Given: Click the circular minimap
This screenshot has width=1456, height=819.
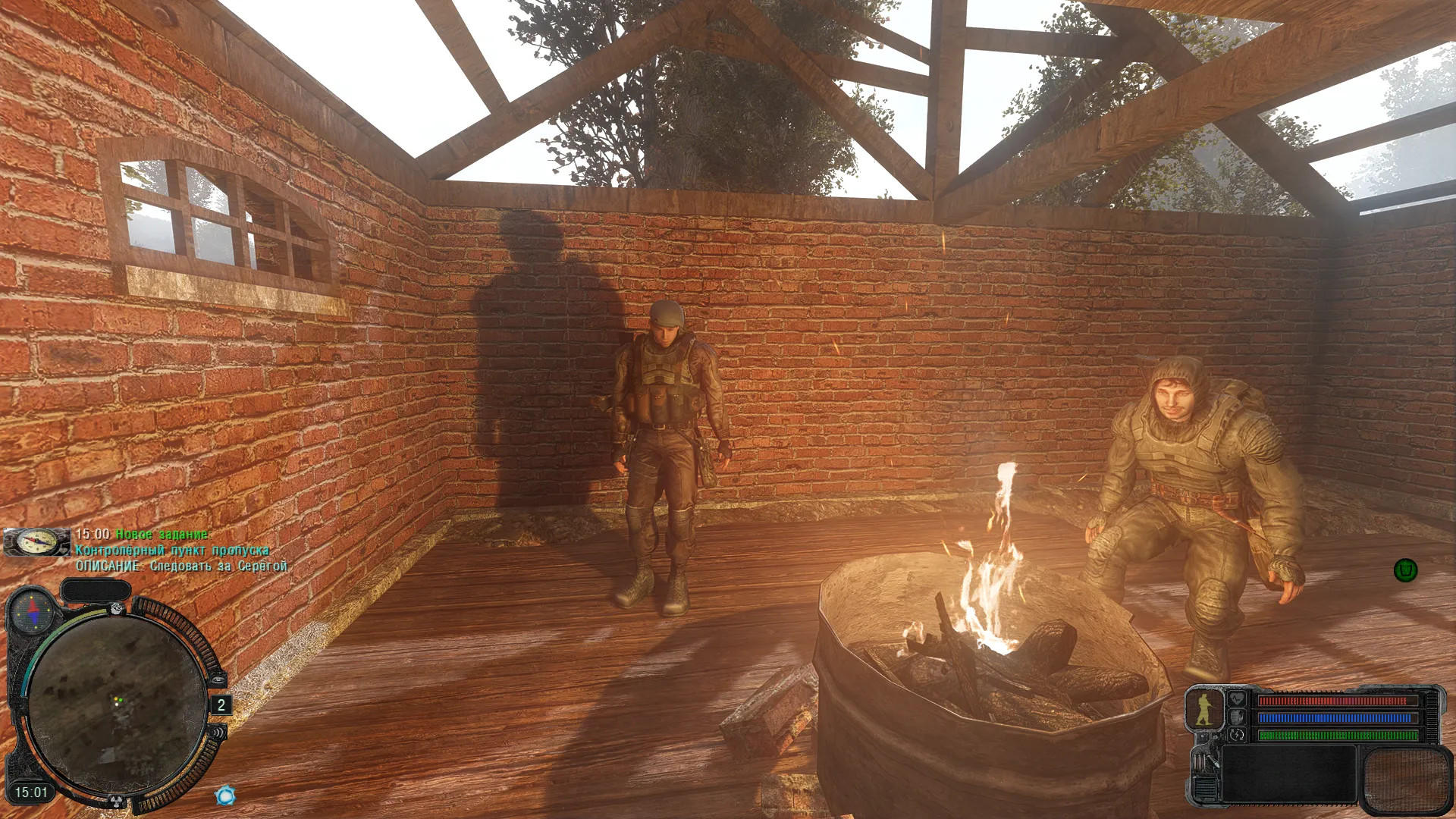Looking at the screenshot, I should pyautogui.click(x=115, y=704).
